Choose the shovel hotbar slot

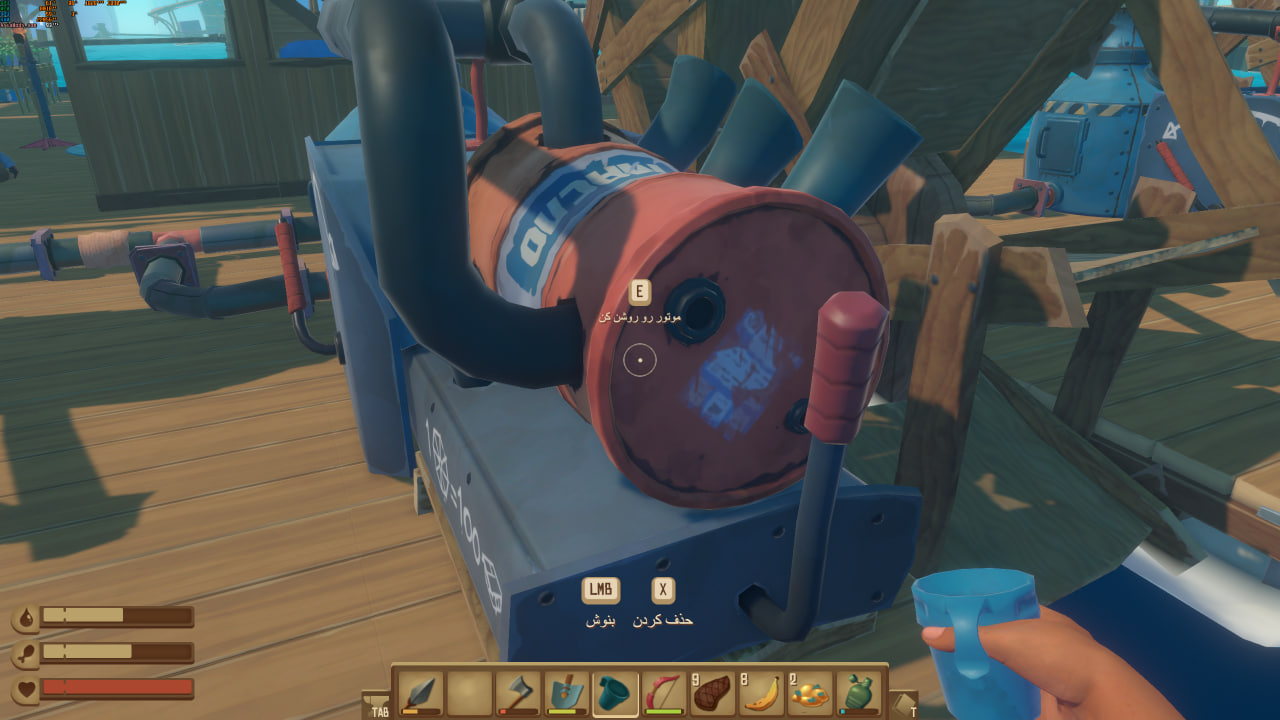coord(567,693)
